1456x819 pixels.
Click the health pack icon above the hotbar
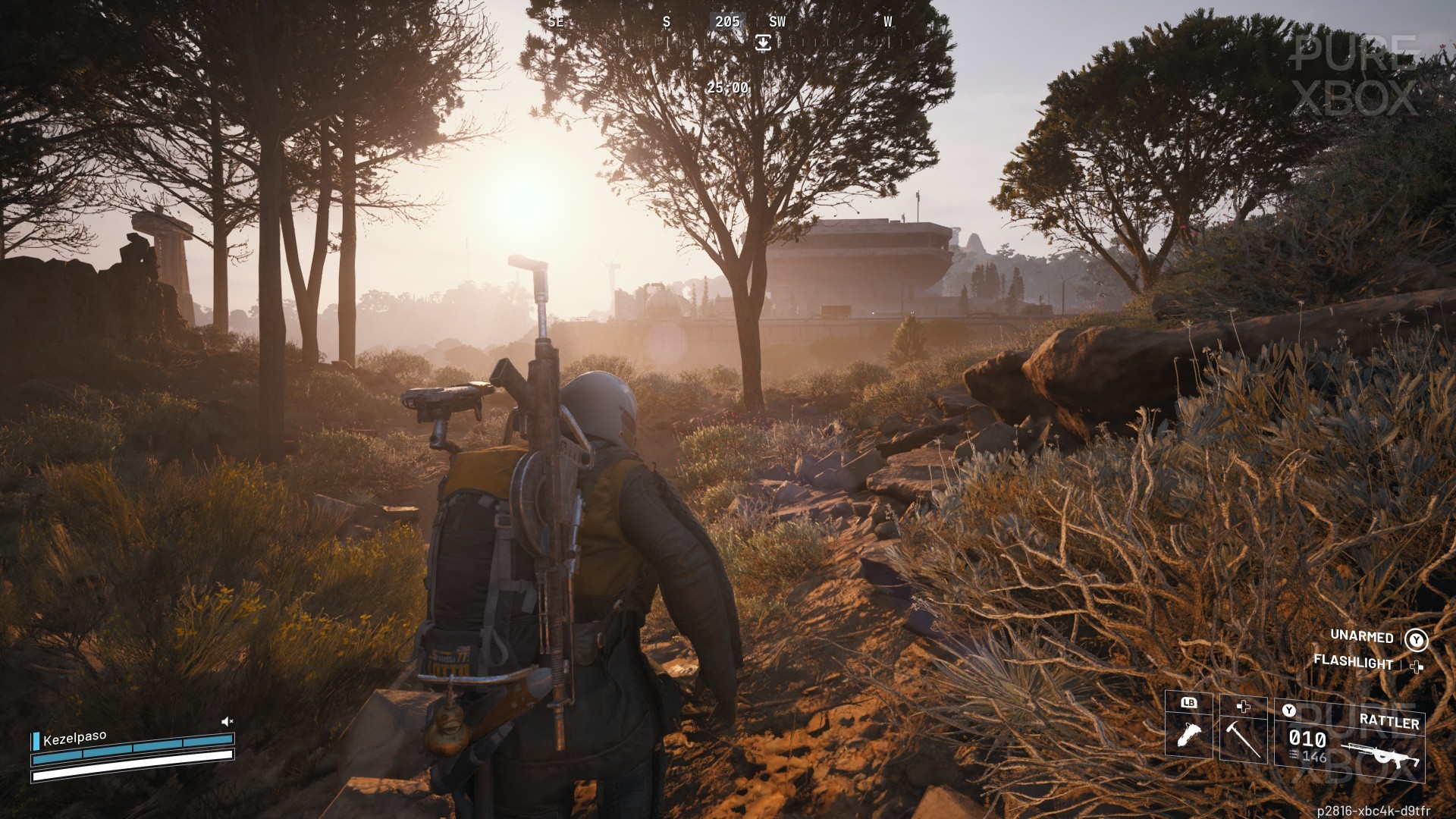(1244, 707)
